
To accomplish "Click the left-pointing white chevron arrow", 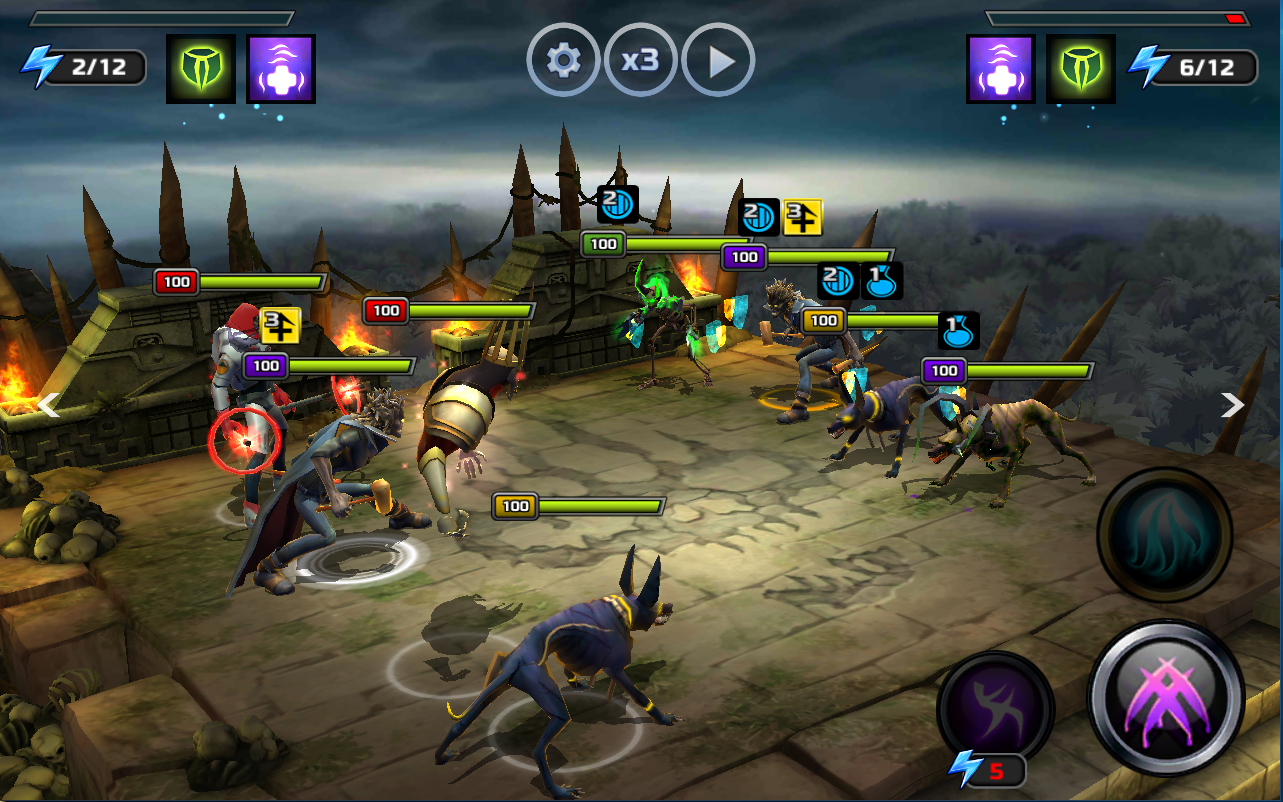I will click(49, 404).
